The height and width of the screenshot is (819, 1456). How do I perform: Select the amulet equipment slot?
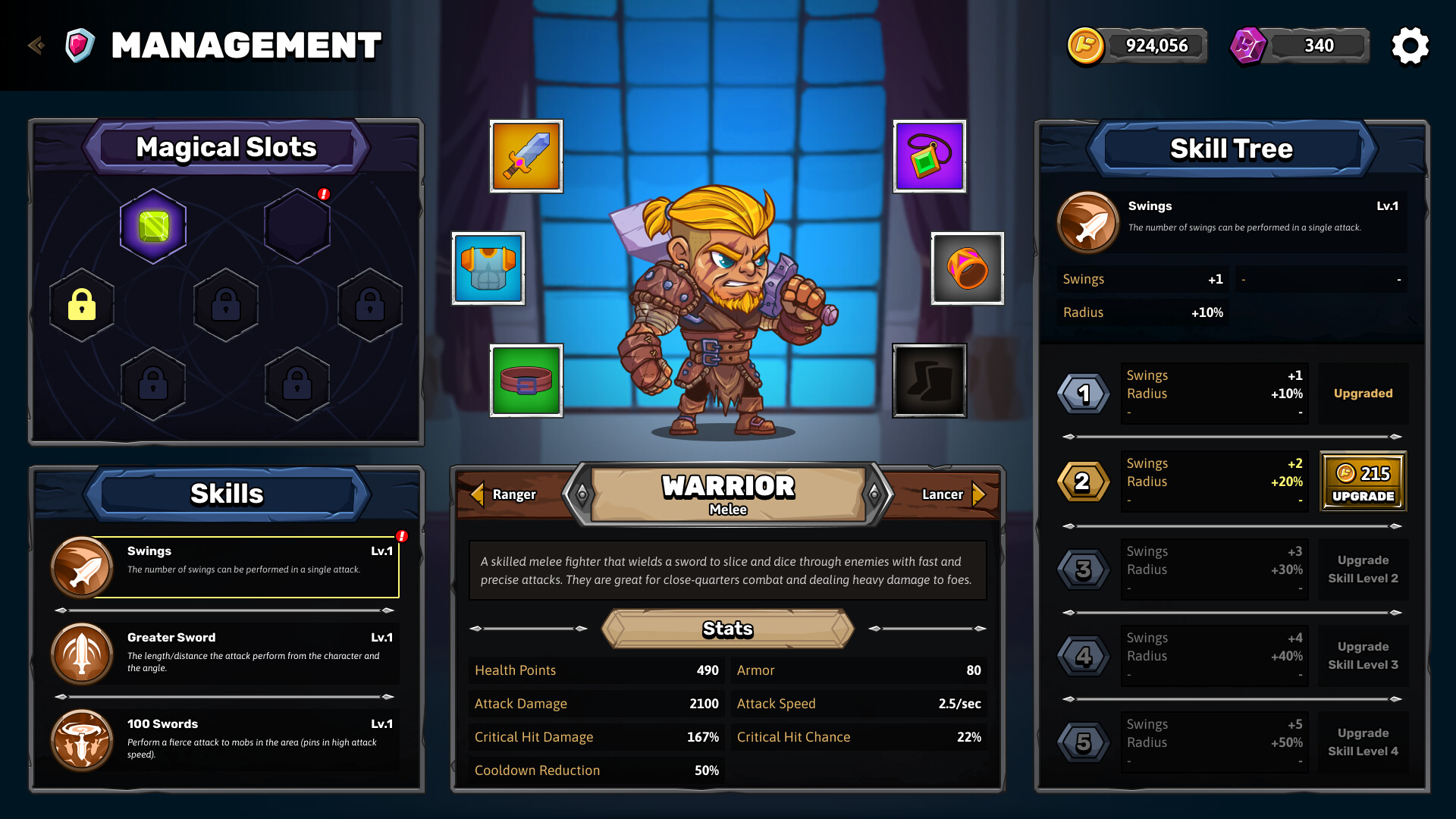(x=929, y=157)
